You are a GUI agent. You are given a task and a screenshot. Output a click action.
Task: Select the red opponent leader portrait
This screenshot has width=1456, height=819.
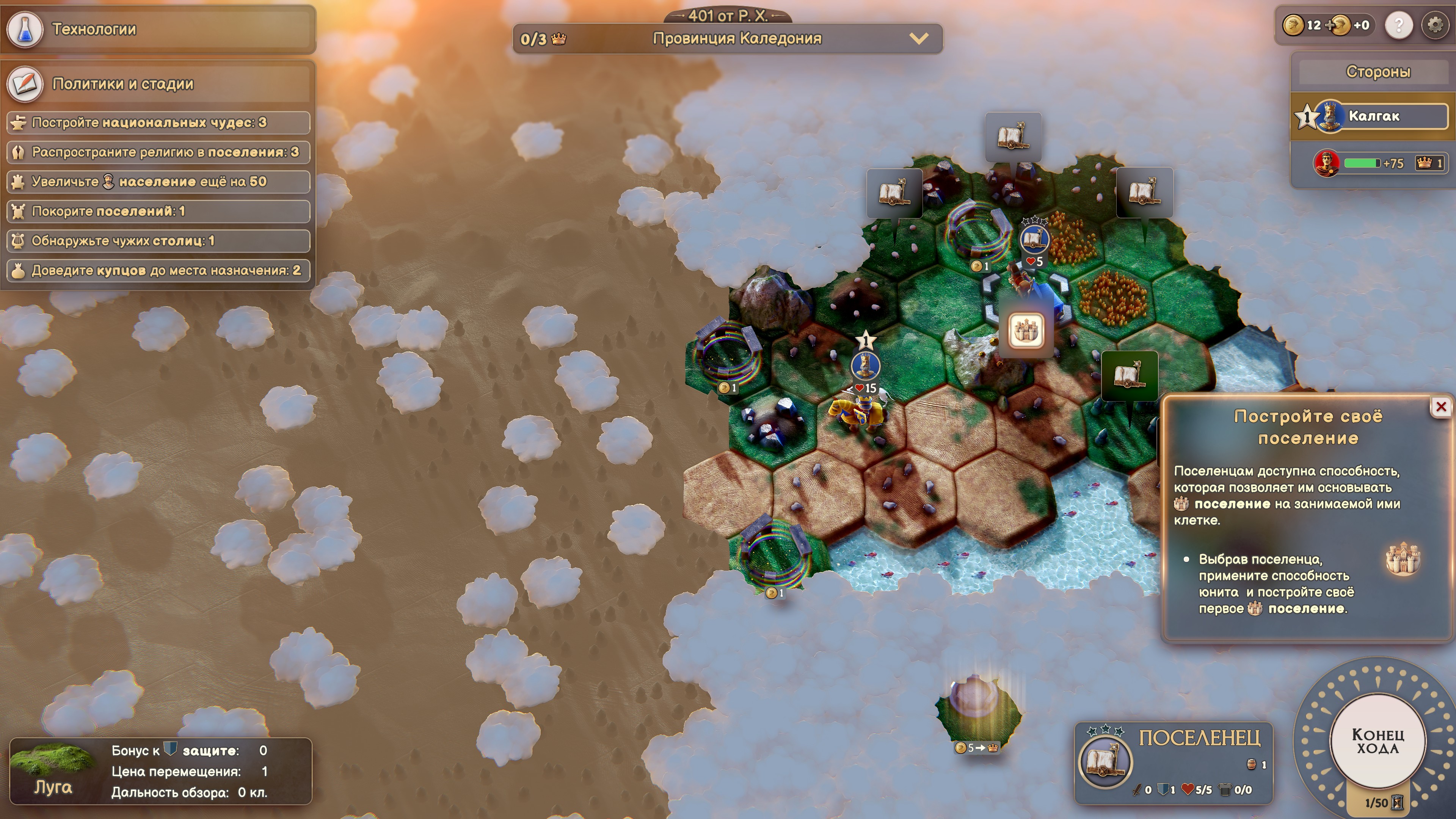[x=1326, y=163]
